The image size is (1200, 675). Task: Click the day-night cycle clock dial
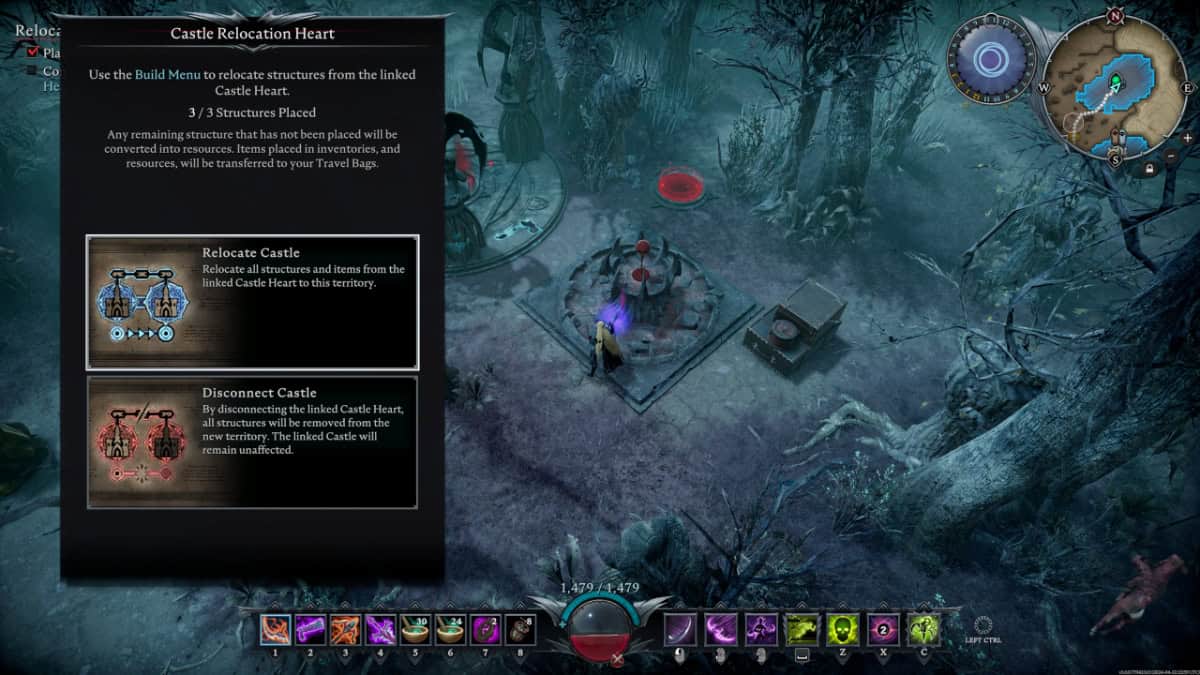click(x=989, y=60)
